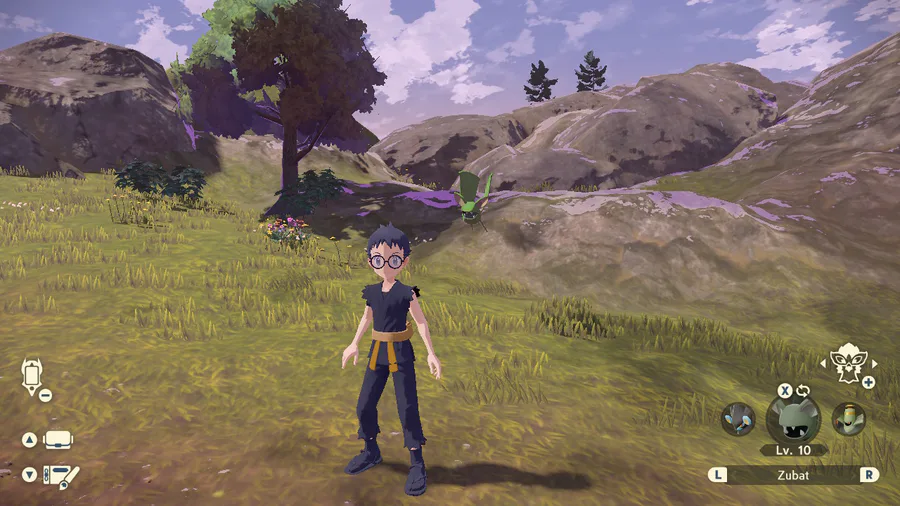The image size is (900, 506).
Task: Open the Pokédex notebook icon
Action: point(60,476)
